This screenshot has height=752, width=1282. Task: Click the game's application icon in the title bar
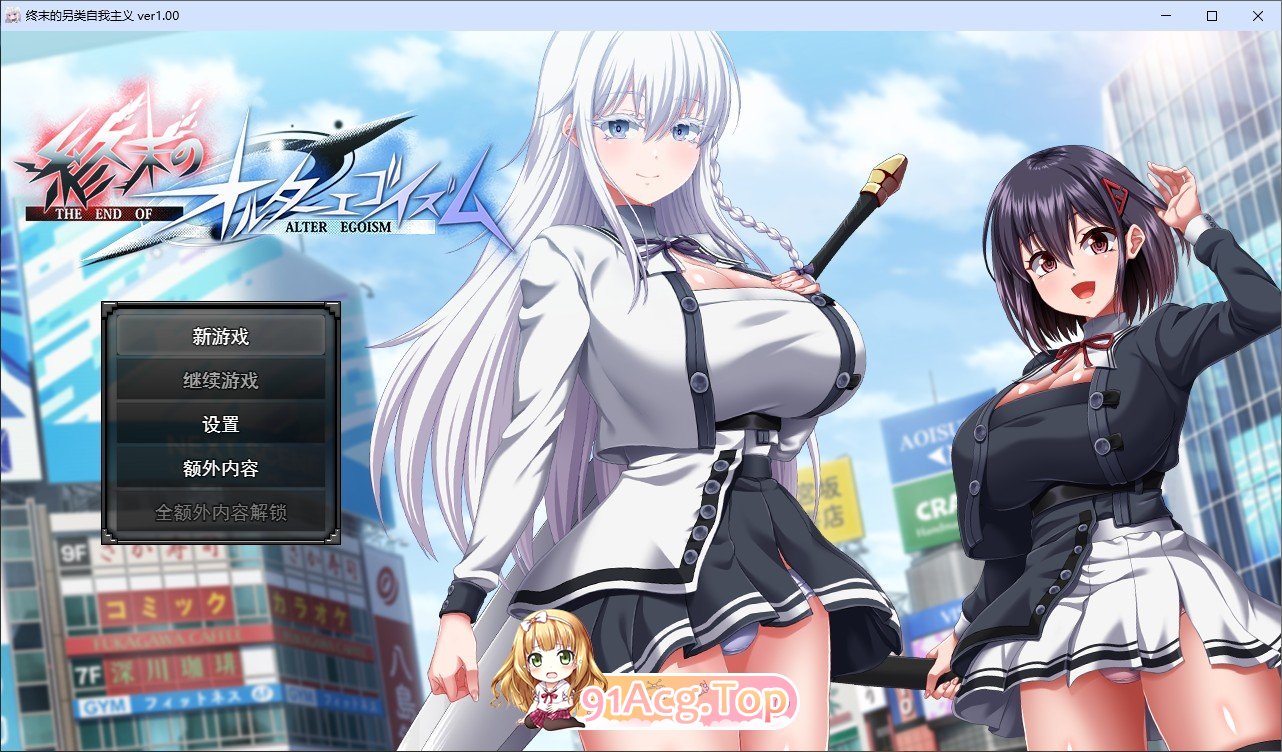[12, 15]
